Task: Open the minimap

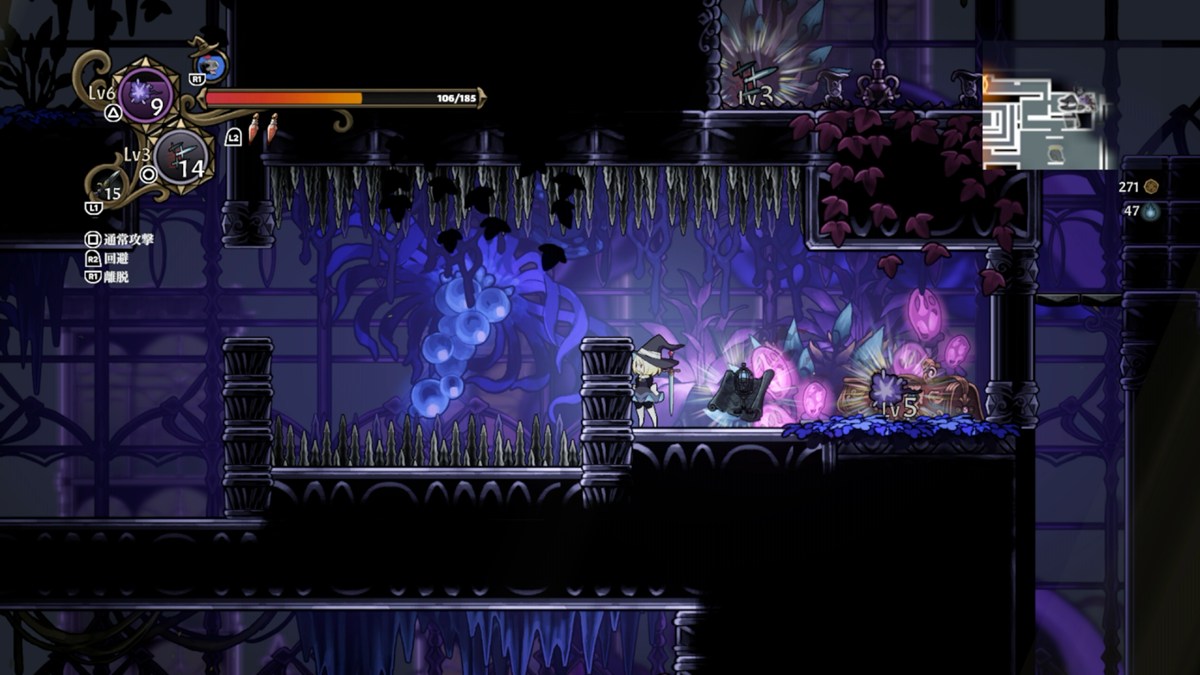Action: coord(1046,120)
